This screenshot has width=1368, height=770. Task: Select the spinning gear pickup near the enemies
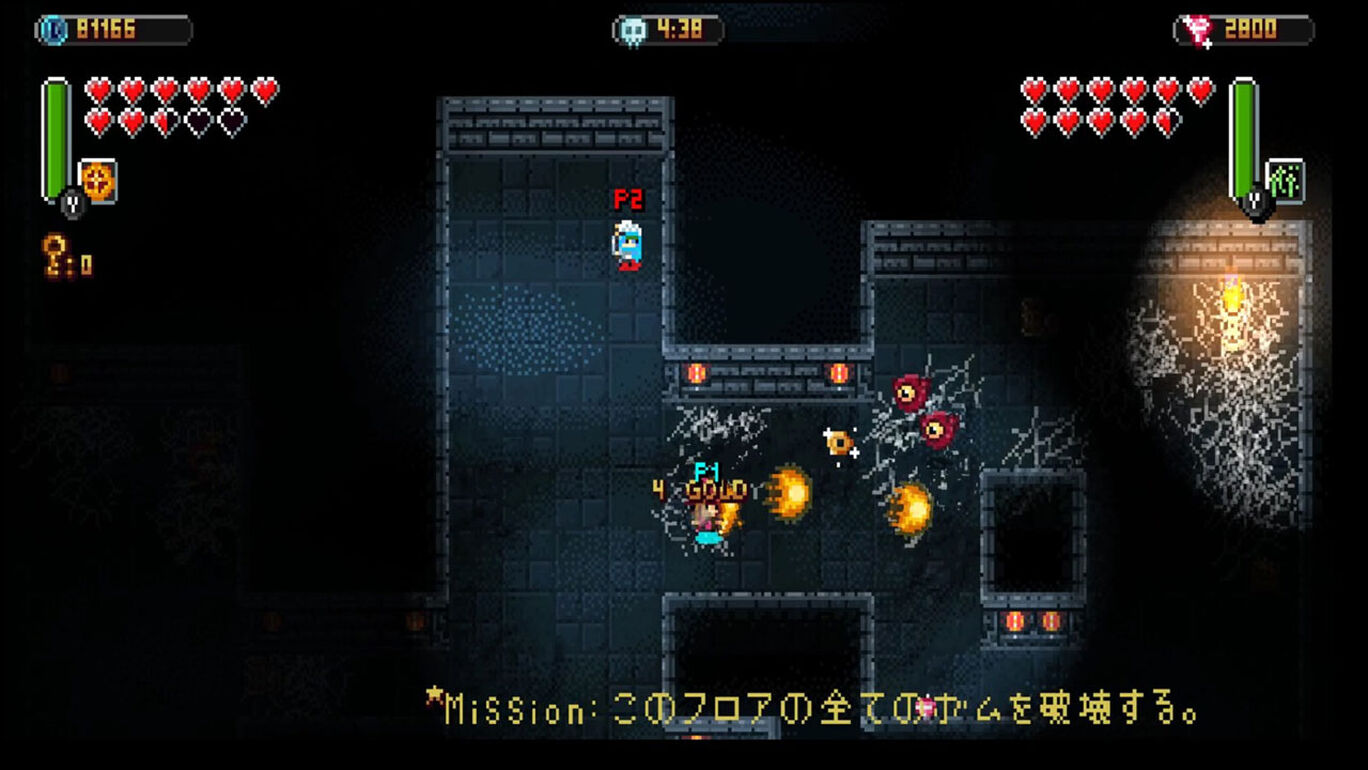tap(840, 441)
